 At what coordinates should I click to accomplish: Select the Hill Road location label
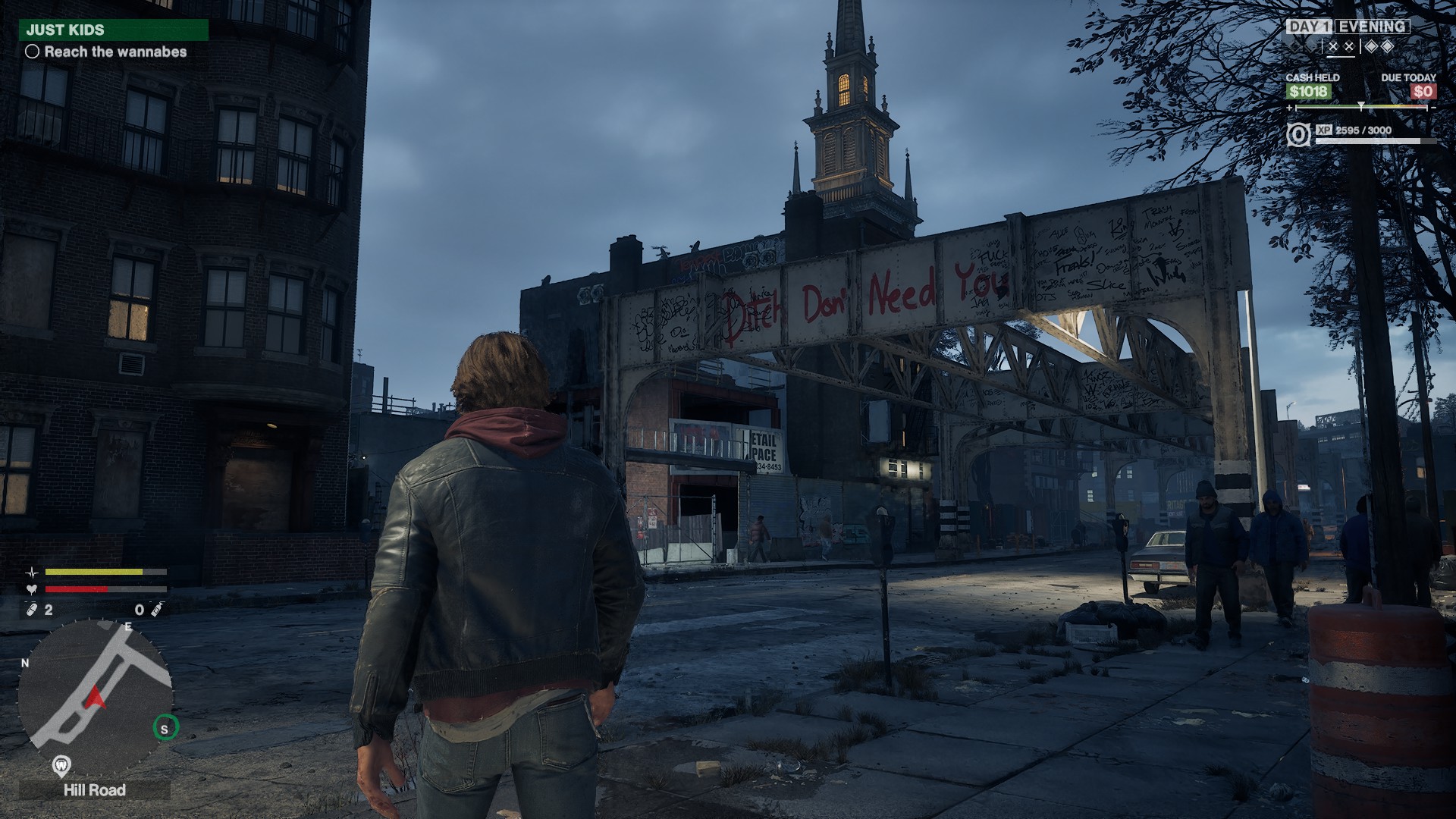(95, 790)
